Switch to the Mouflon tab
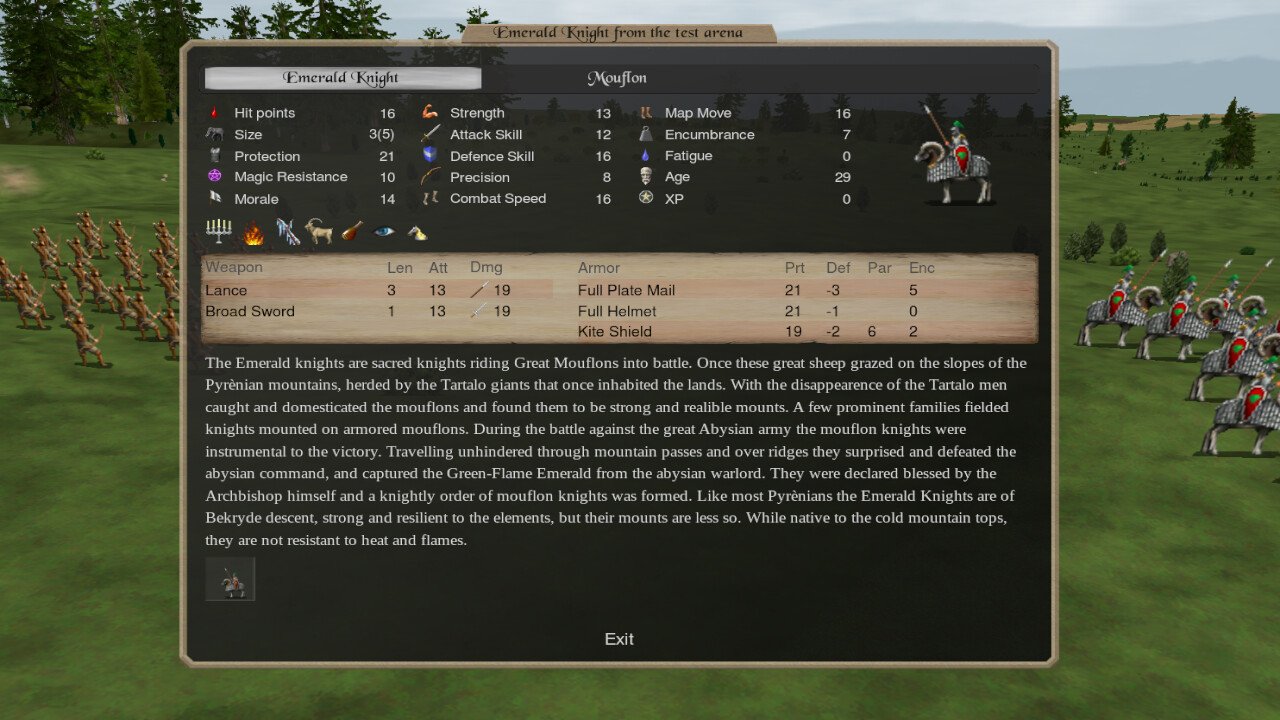 tap(617, 77)
